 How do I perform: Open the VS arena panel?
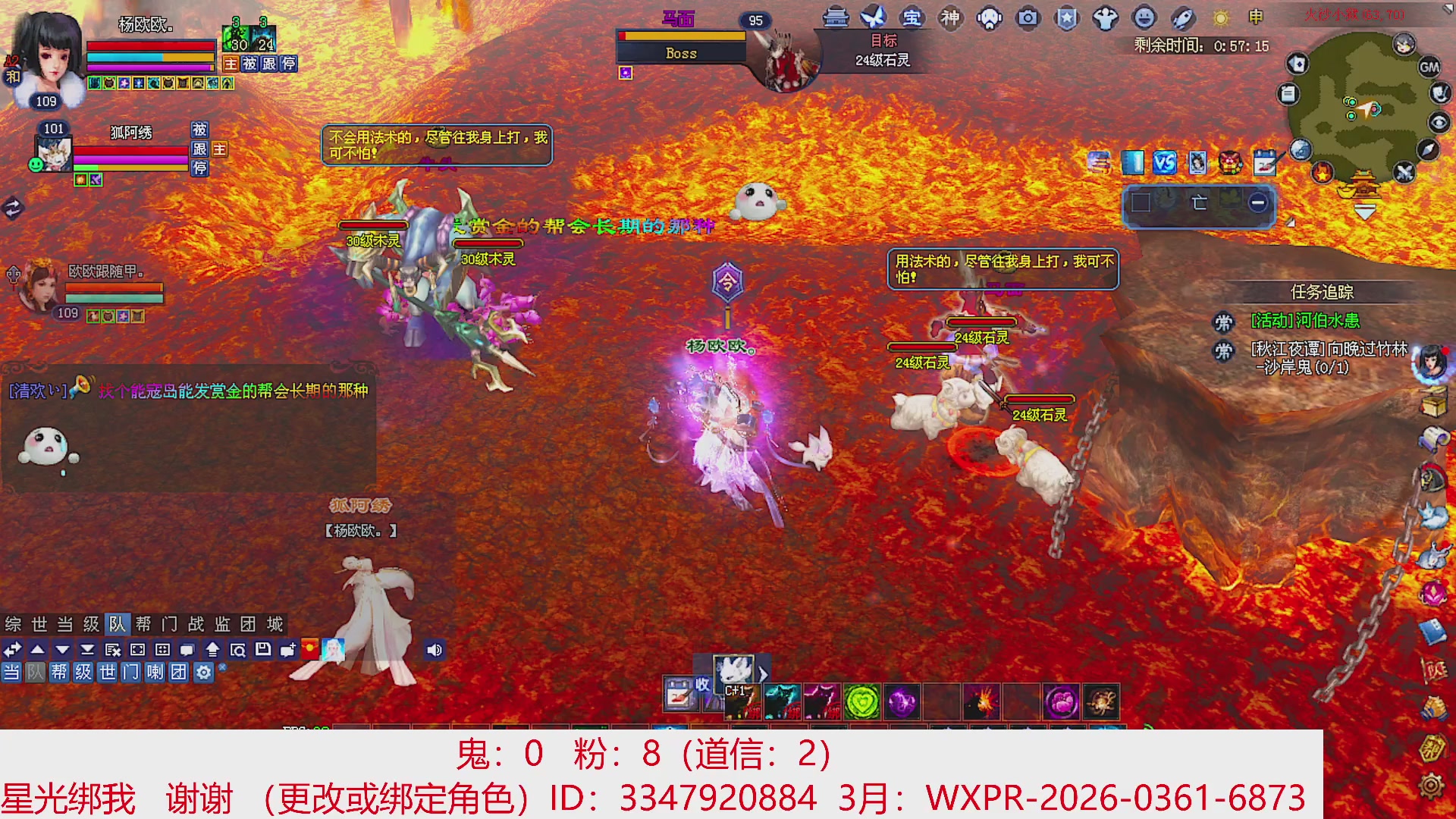point(1166,162)
